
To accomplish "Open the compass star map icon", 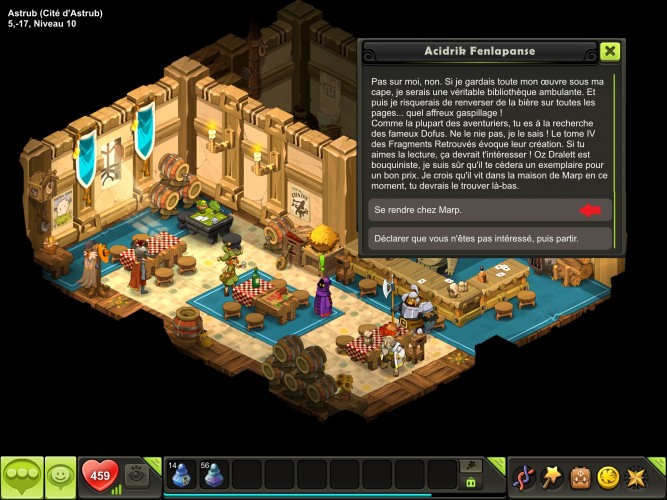I will click(636, 476).
